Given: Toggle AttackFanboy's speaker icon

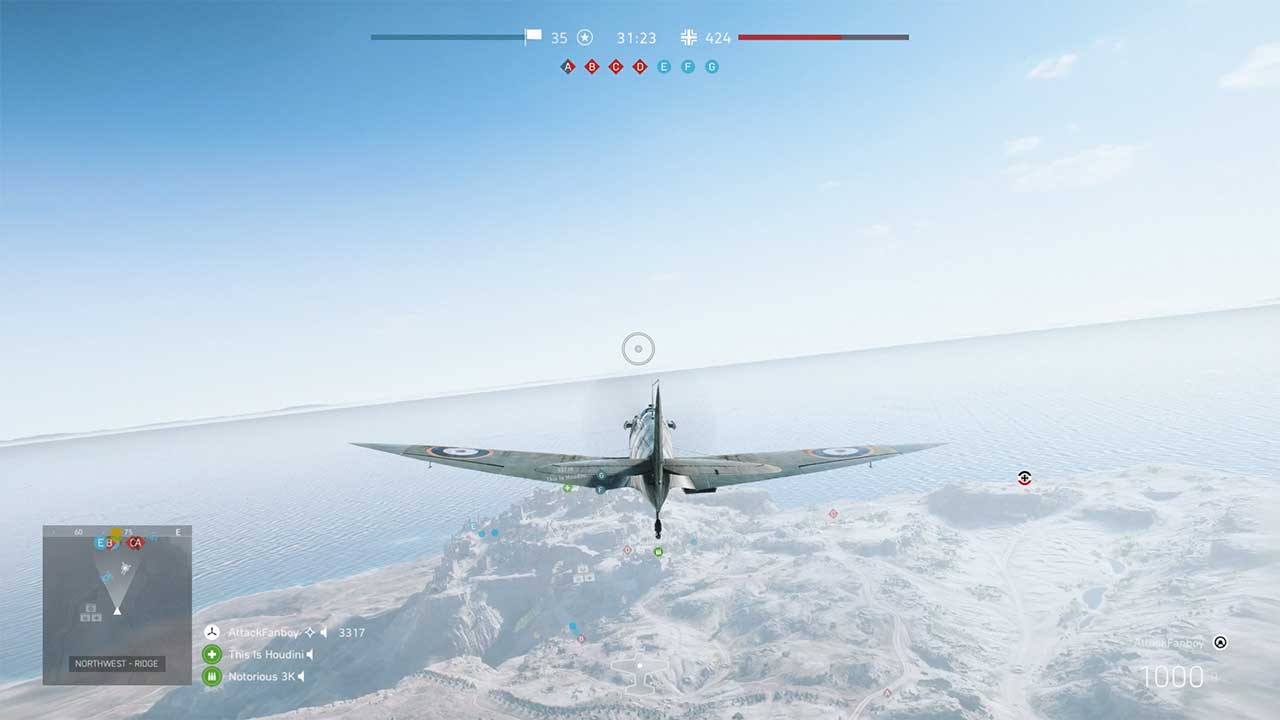Looking at the screenshot, I should 324,632.
